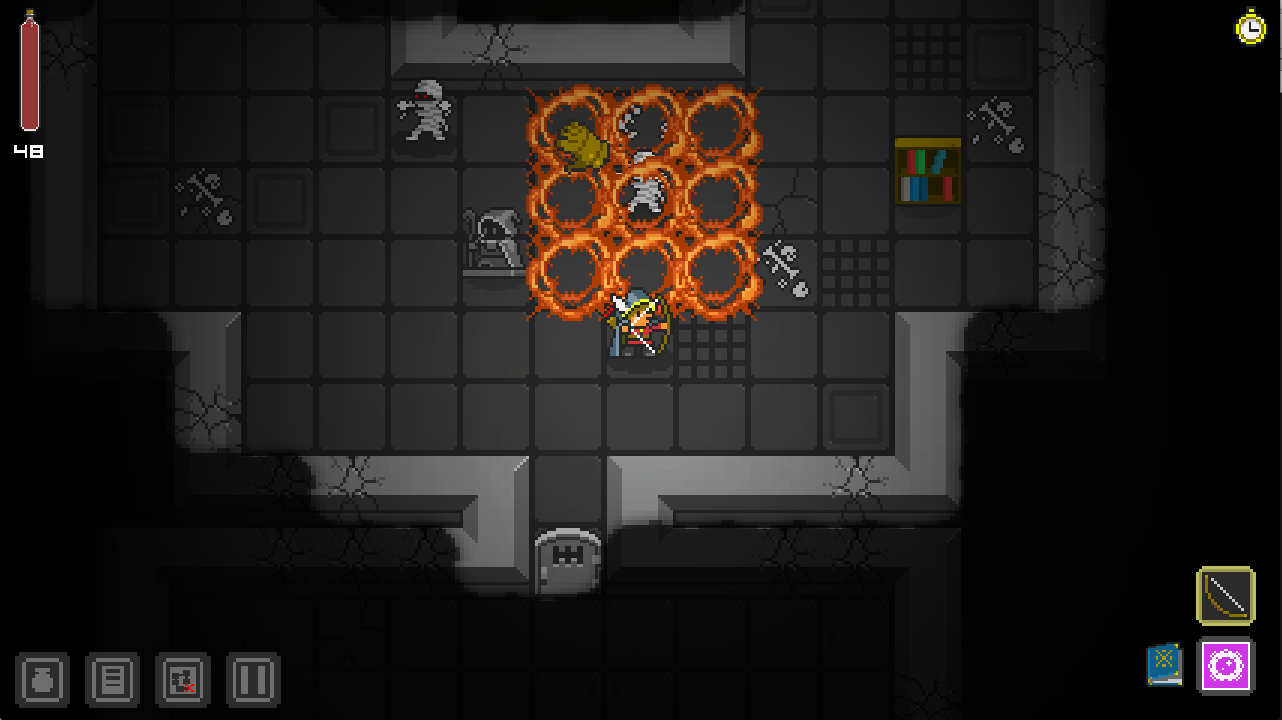Click the bookshelf on the right wall
Image resolution: width=1282 pixels, height=720 pixels.
click(x=927, y=173)
